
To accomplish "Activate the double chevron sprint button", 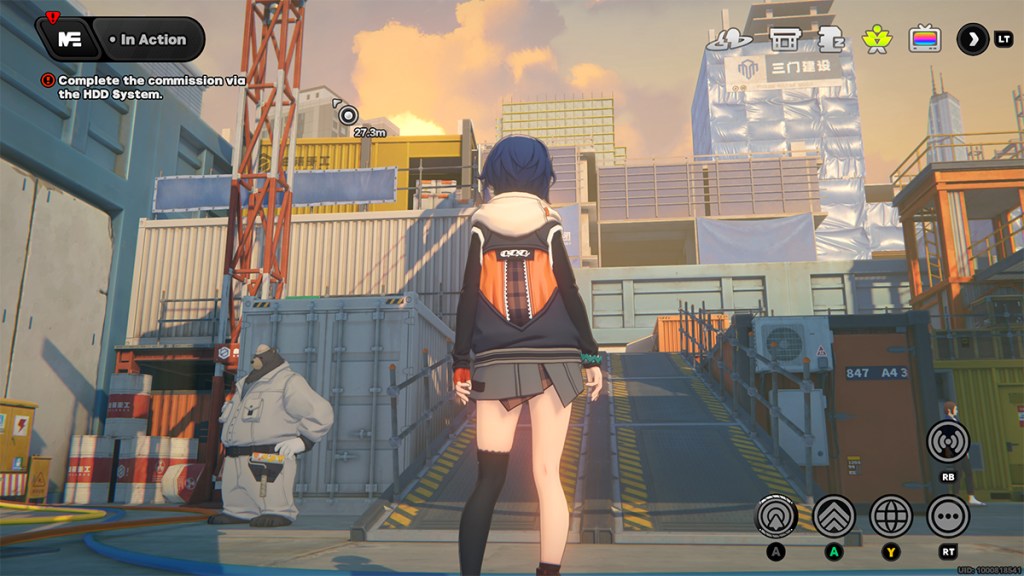I will pos(833,516).
